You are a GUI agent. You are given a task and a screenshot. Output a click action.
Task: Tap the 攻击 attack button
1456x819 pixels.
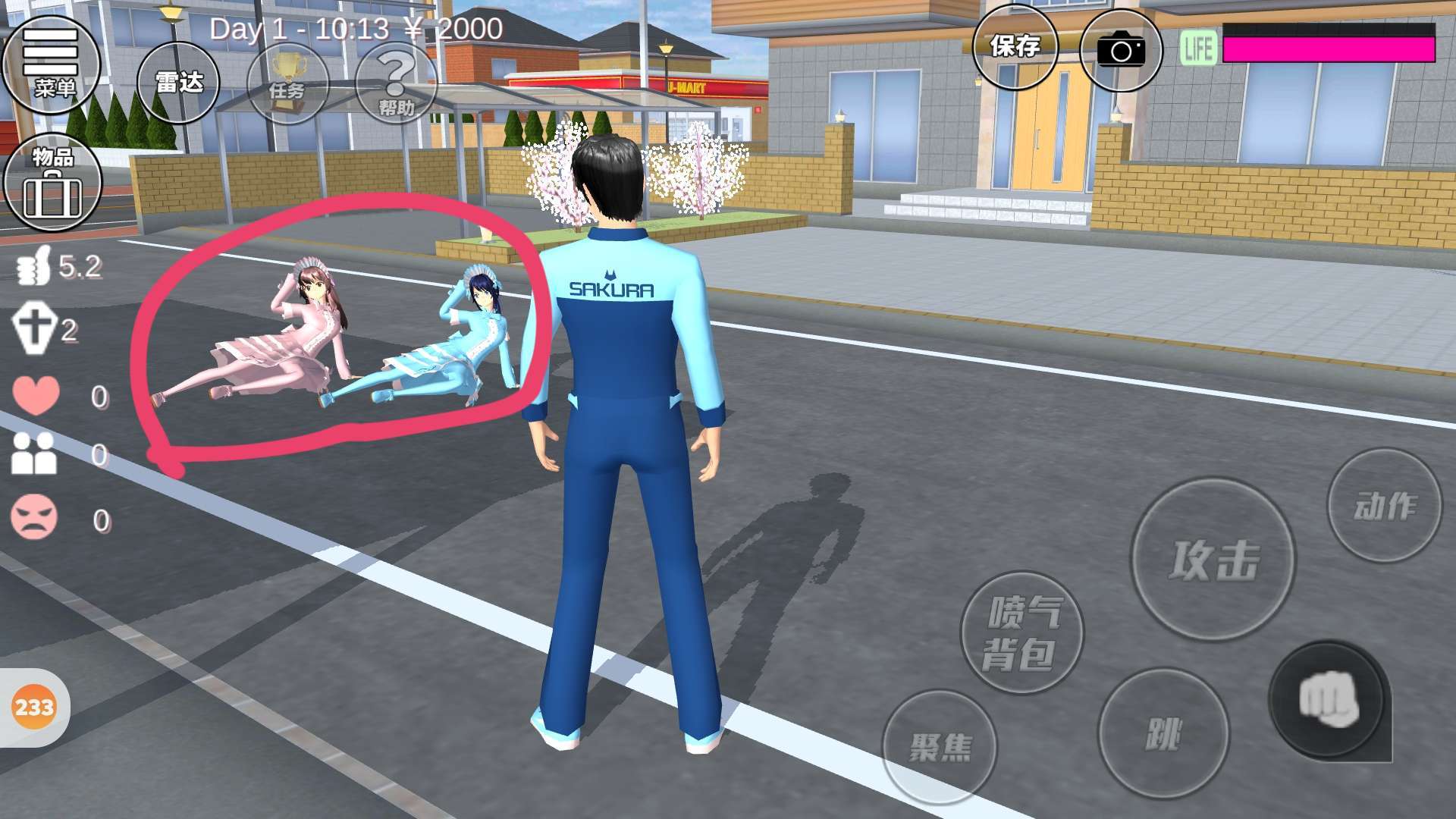pyautogui.click(x=1213, y=560)
